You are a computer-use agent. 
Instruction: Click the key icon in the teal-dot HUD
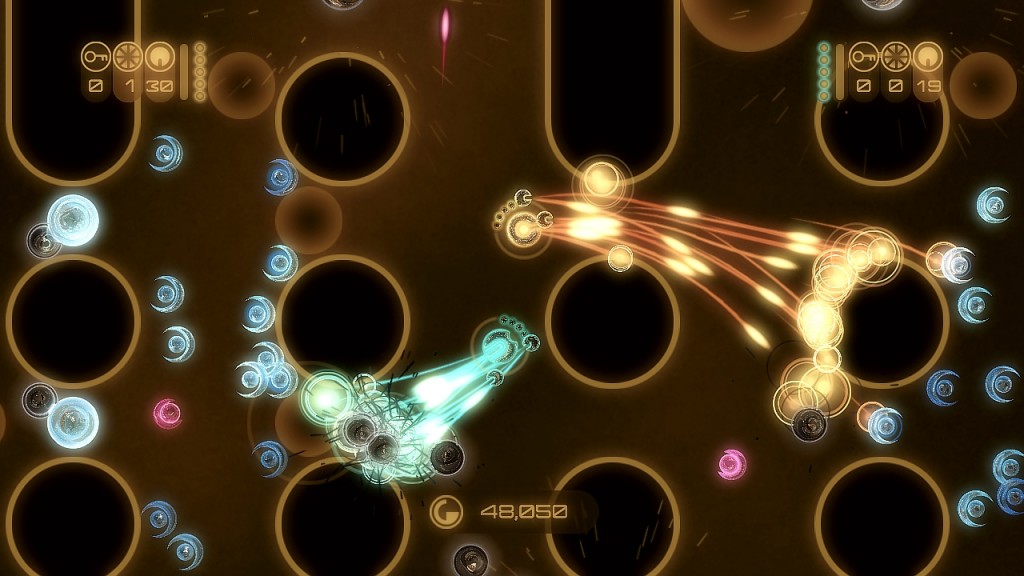click(x=864, y=57)
